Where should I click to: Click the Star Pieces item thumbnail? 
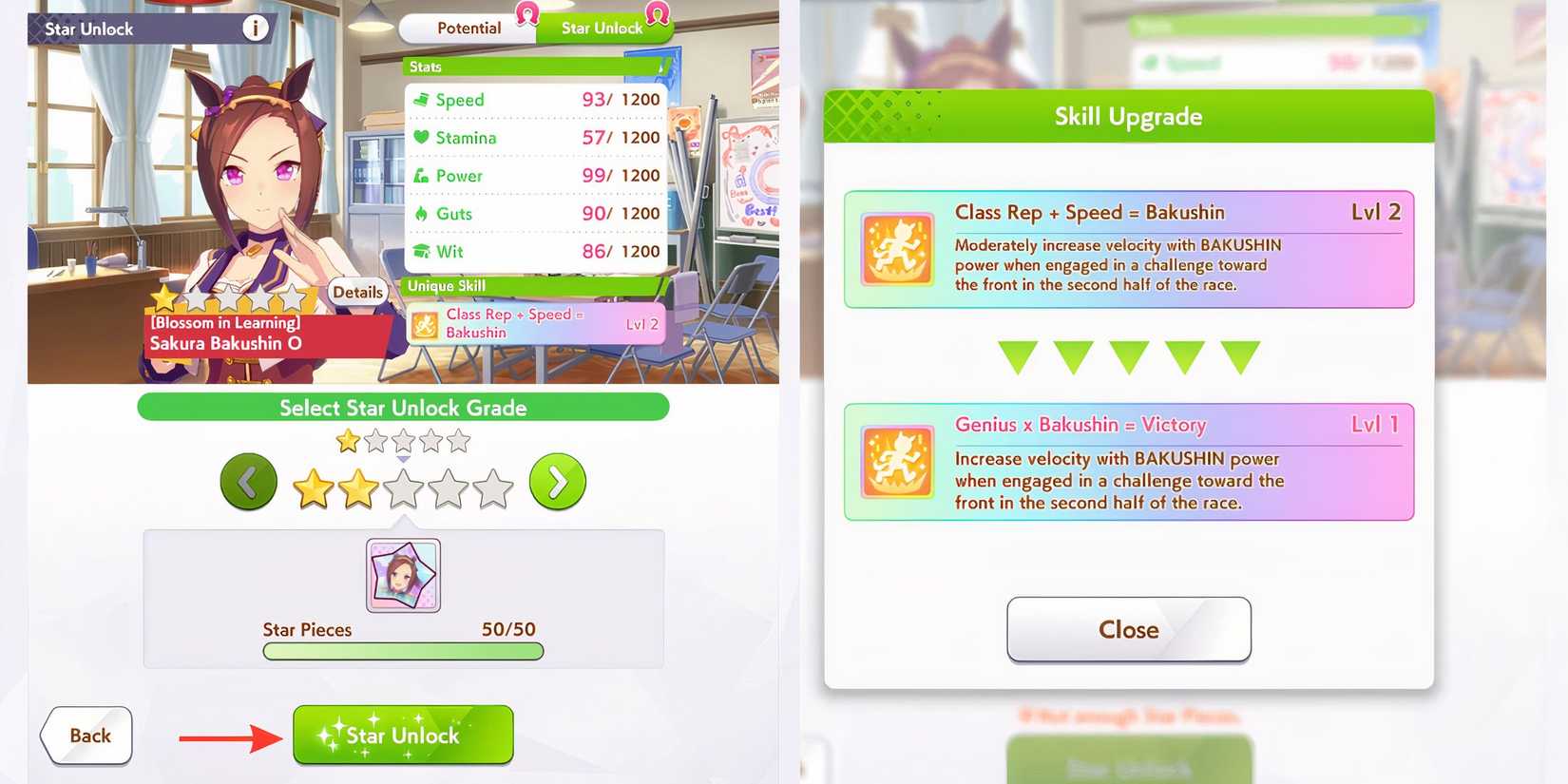click(403, 574)
